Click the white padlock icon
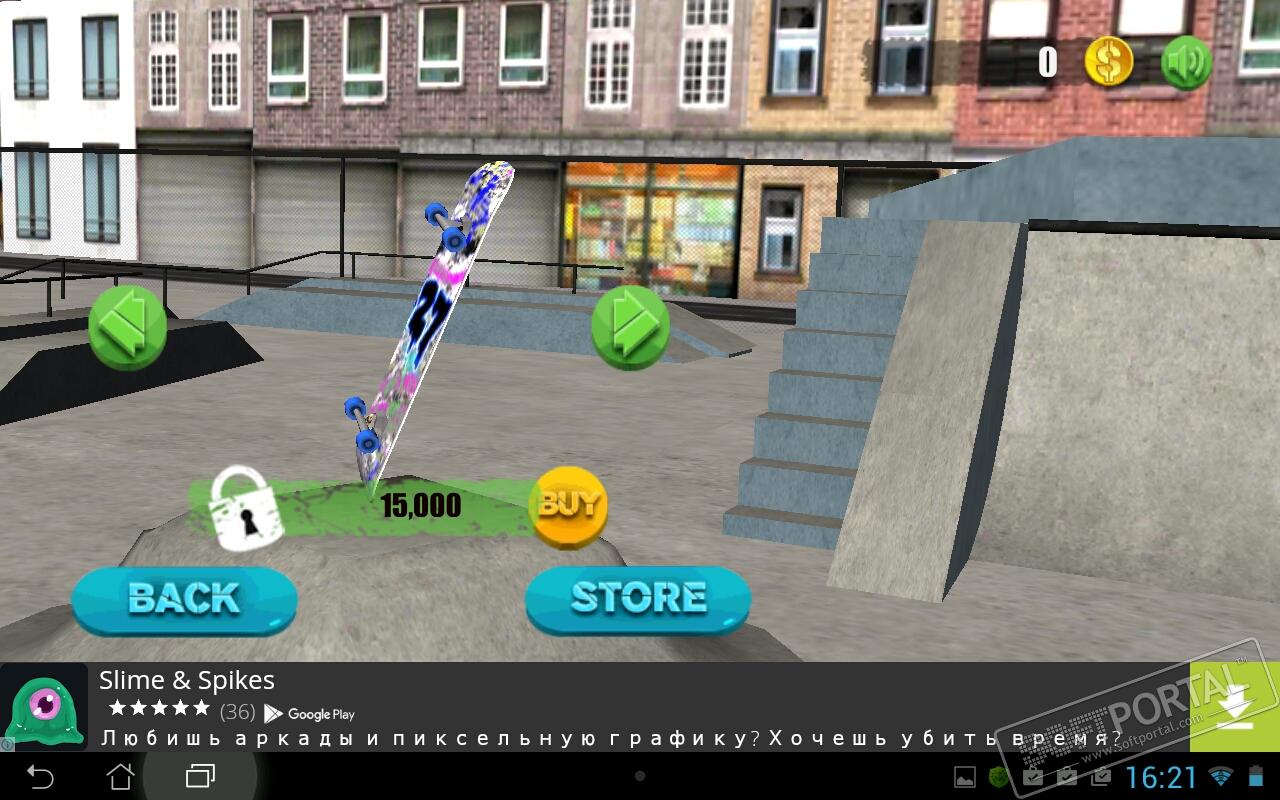Image resolution: width=1280 pixels, height=800 pixels. tap(244, 509)
